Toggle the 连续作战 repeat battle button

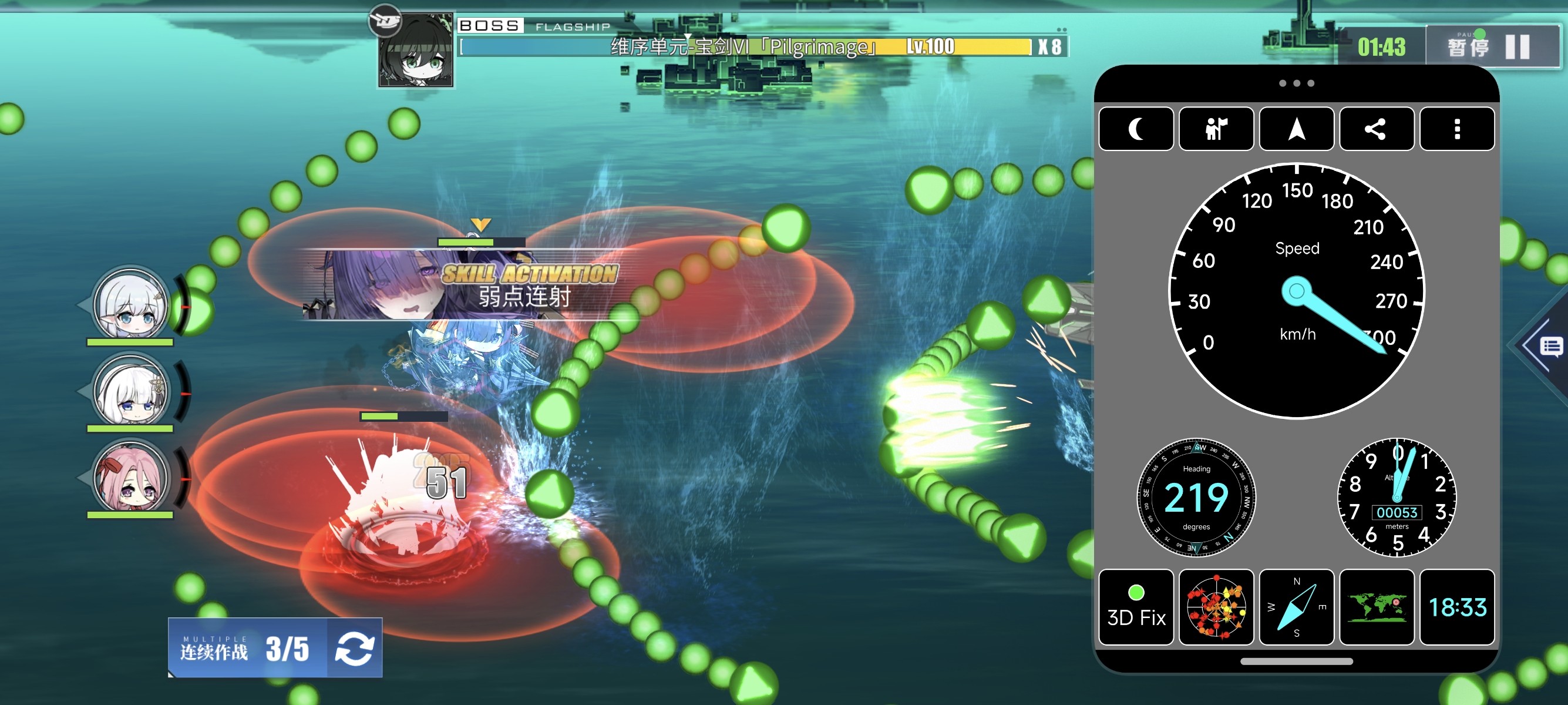pyautogui.click(x=354, y=648)
